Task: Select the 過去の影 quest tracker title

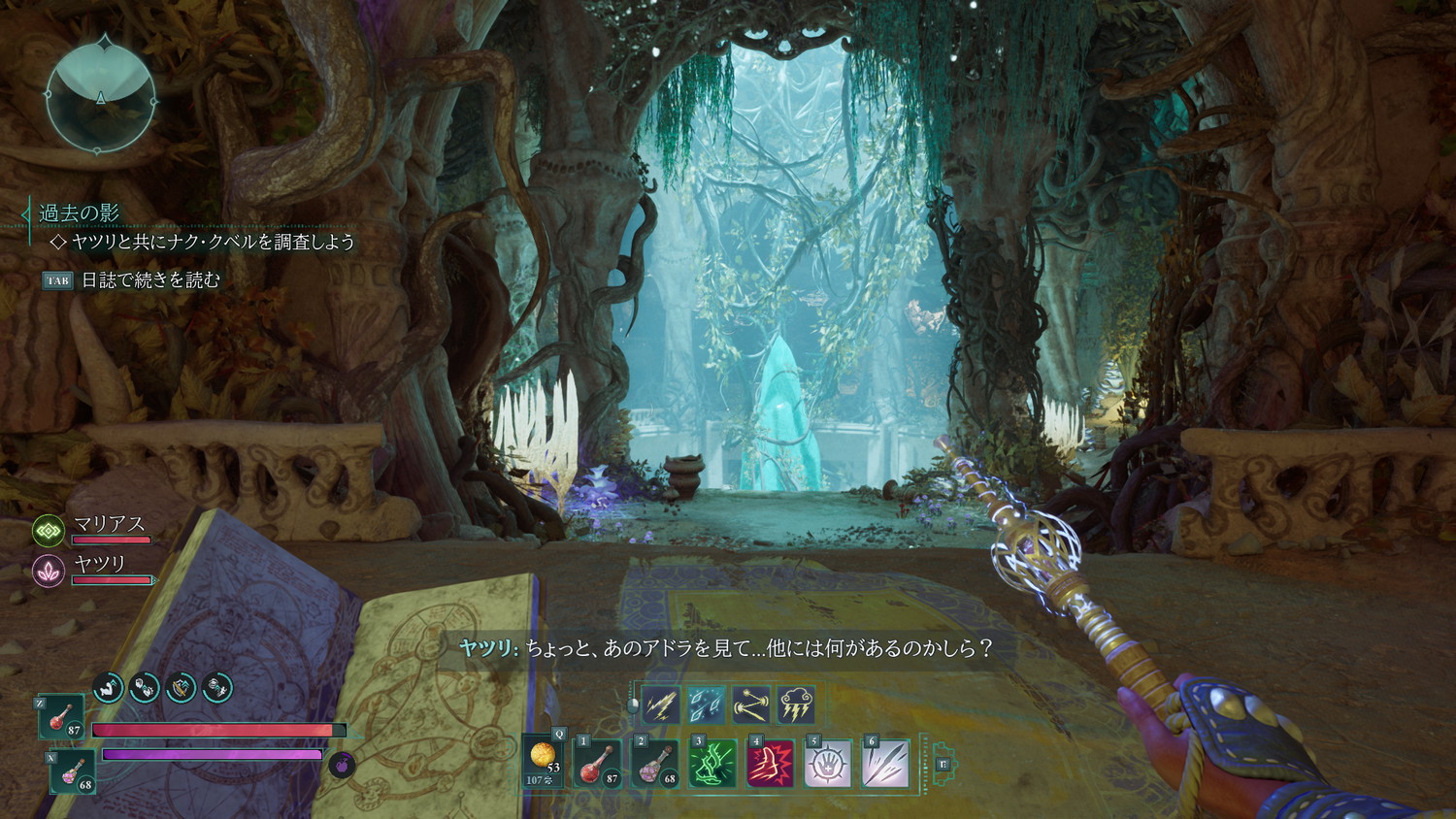Action: click(x=79, y=213)
